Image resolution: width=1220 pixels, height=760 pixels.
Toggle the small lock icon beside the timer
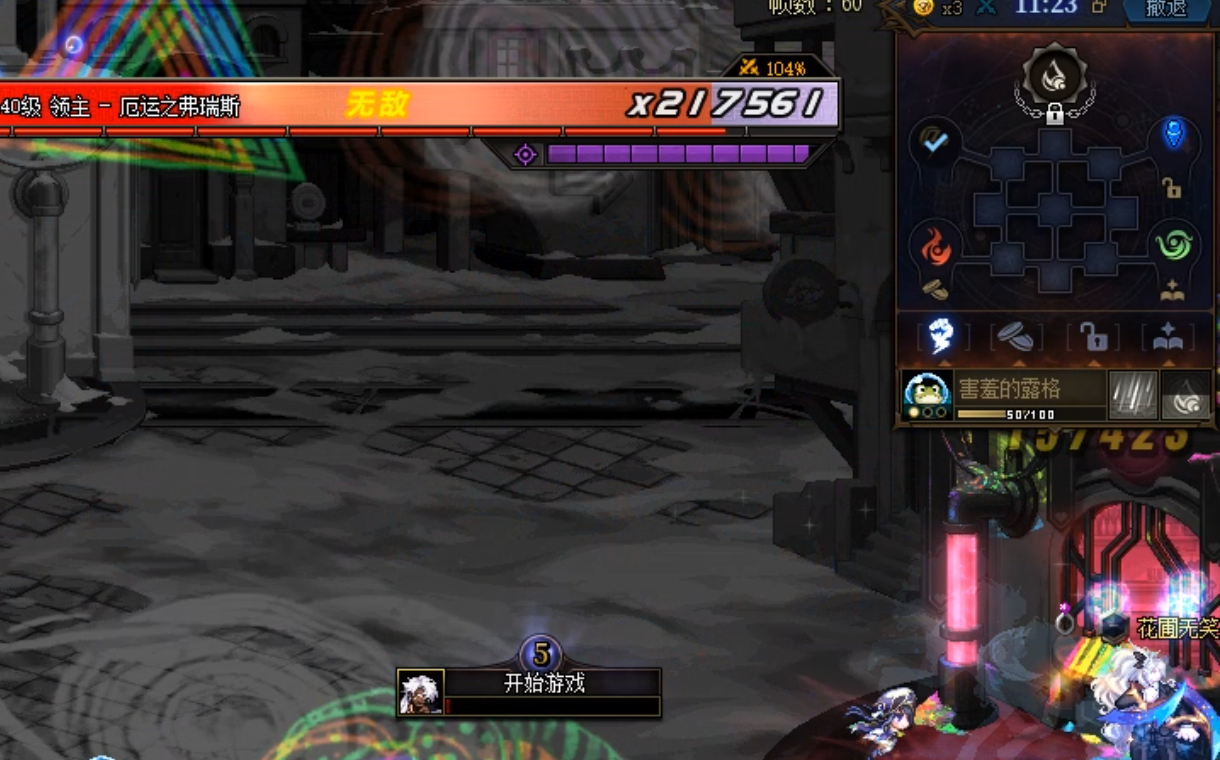coord(1099,6)
